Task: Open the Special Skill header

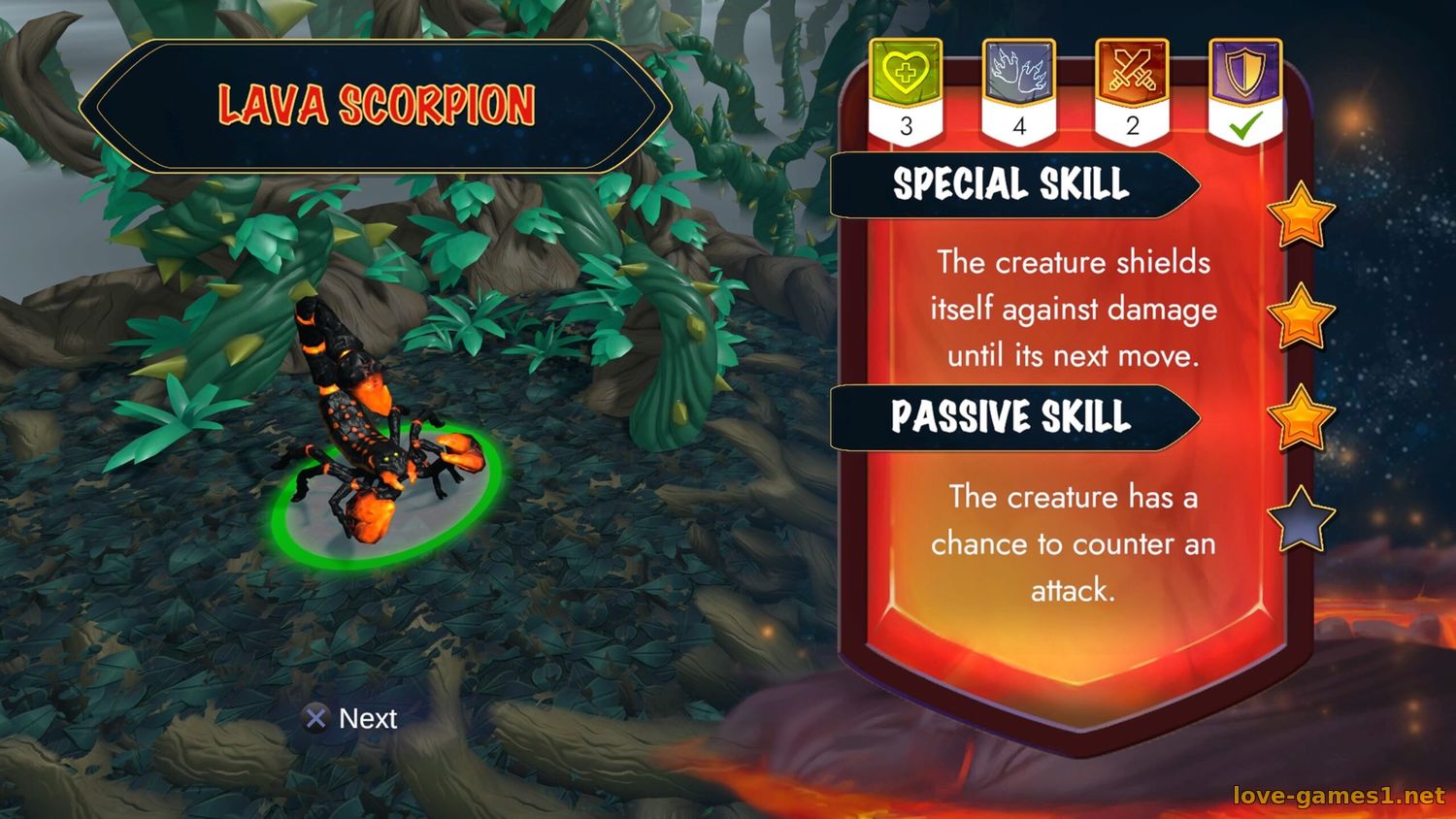Action: pos(1011,184)
